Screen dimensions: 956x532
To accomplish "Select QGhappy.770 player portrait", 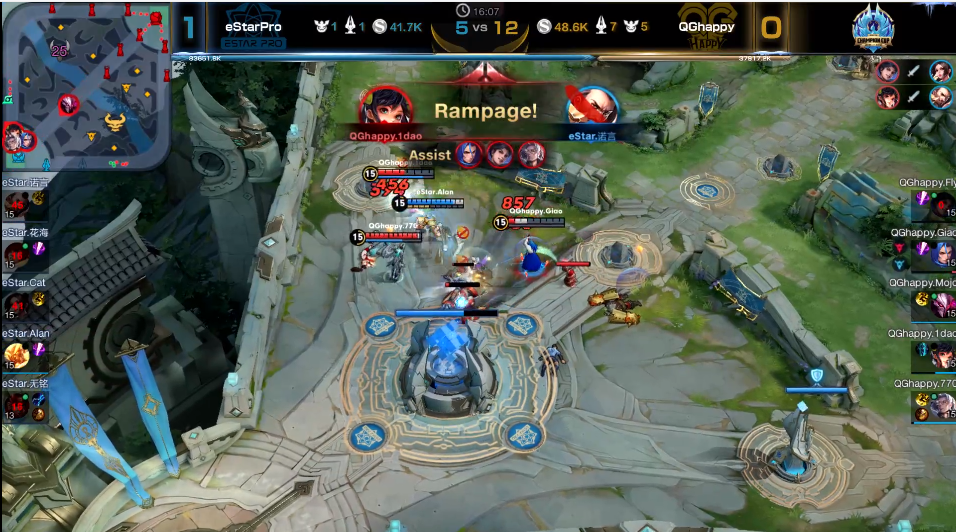I will click(x=942, y=405).
